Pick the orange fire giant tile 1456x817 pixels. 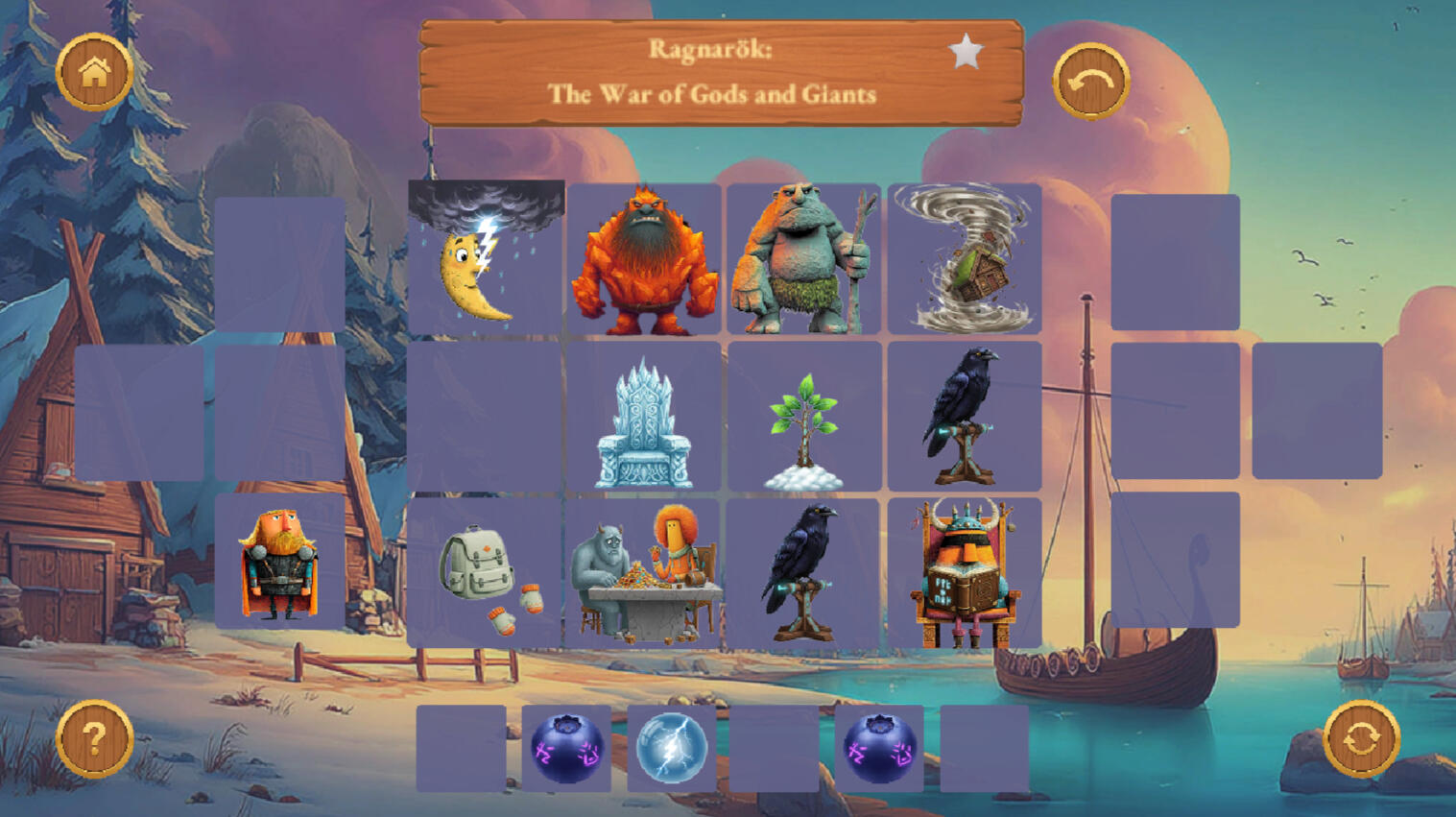coord(644,260)
